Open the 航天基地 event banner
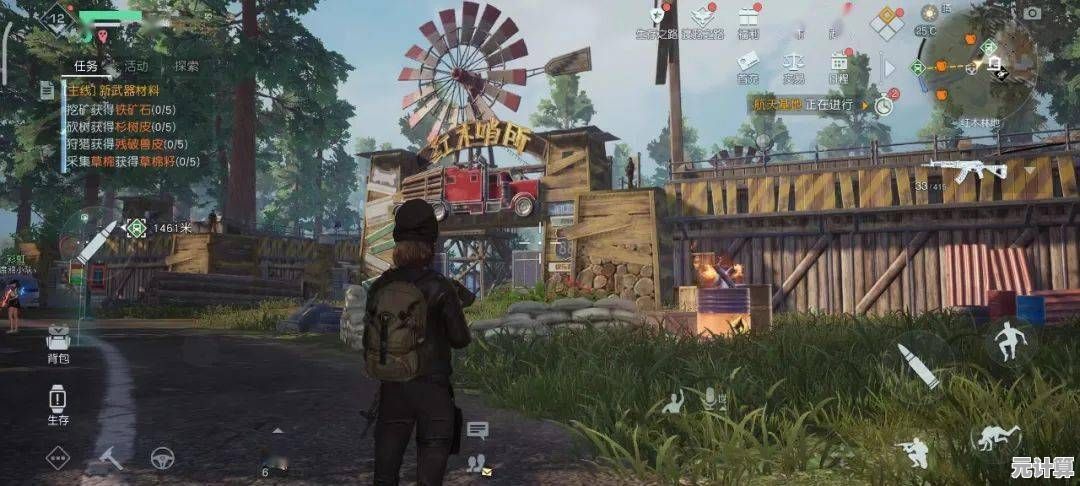 800,103
